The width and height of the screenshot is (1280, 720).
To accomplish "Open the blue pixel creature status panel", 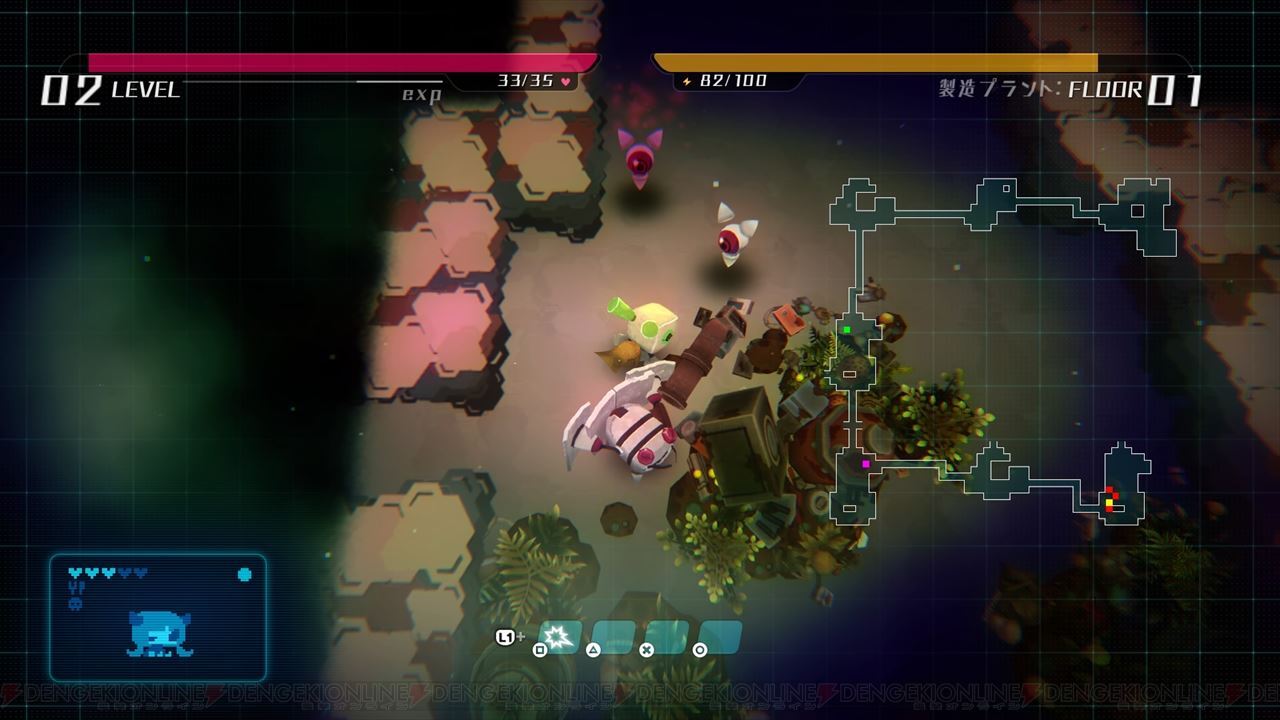I will click(x=158, y=617).
